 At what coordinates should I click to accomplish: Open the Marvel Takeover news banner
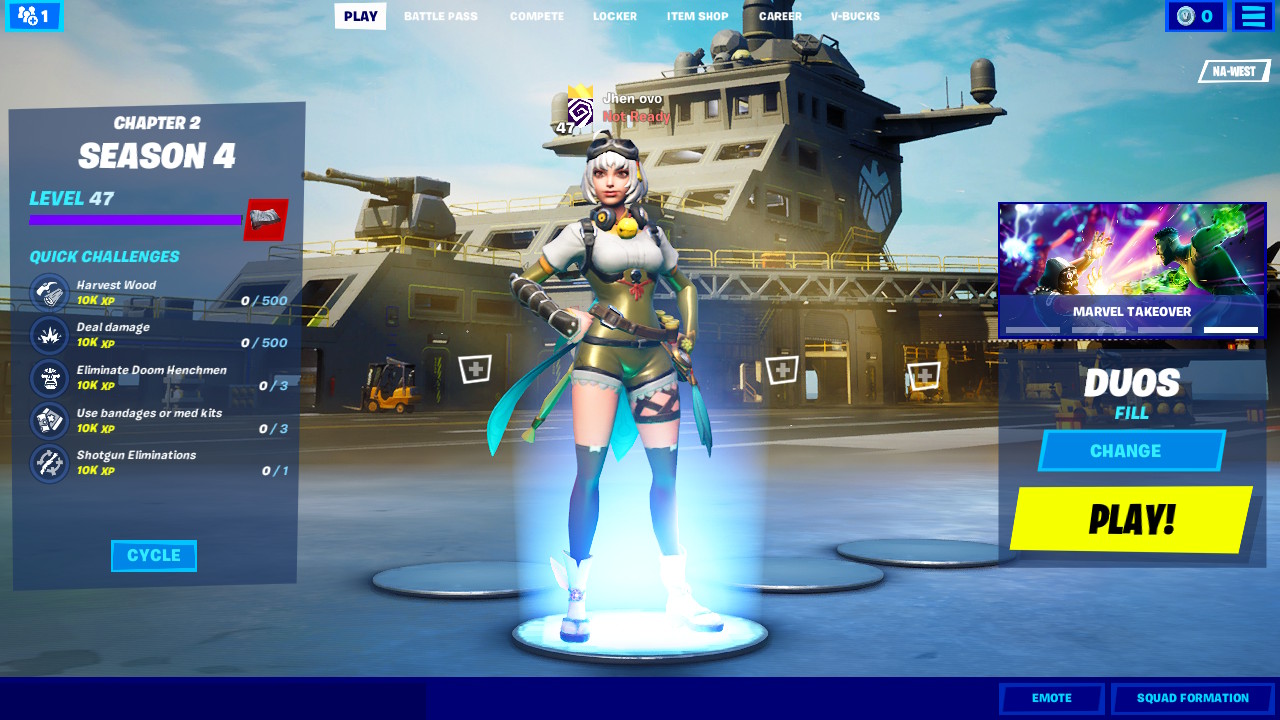click(1132, 270)
